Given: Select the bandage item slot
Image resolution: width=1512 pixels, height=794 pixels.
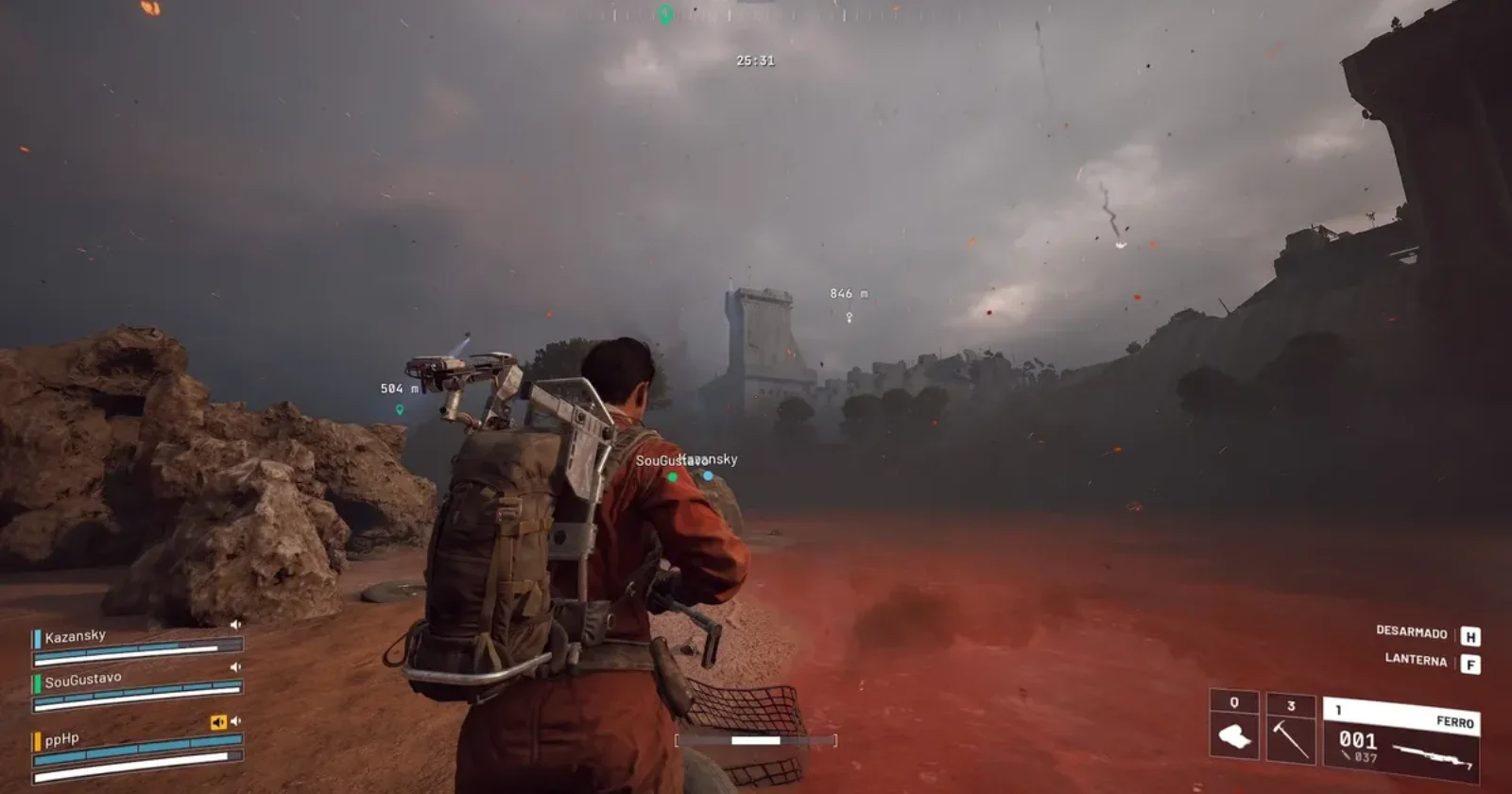Looking at the screenshot, I should (x=1234, y=734).
